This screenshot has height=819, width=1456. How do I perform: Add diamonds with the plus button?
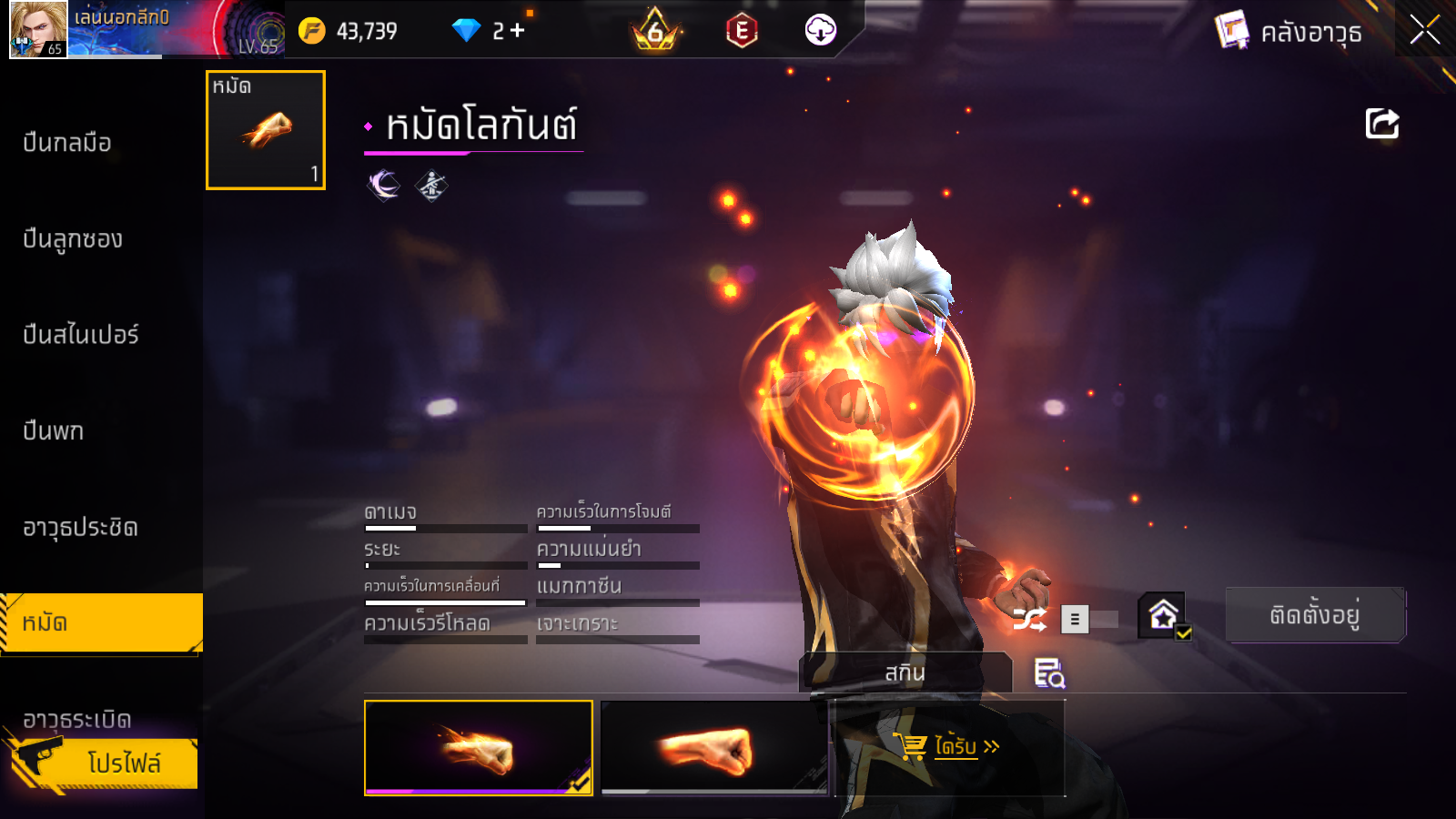tap(518, 31)
